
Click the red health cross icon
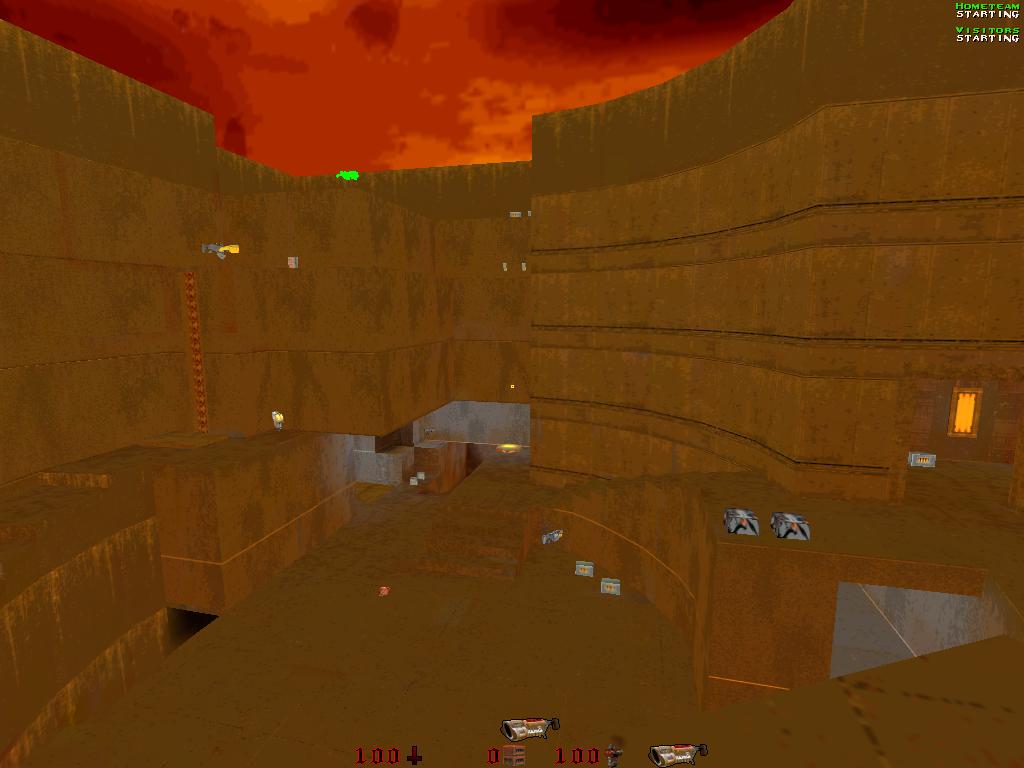pos(414,756)
